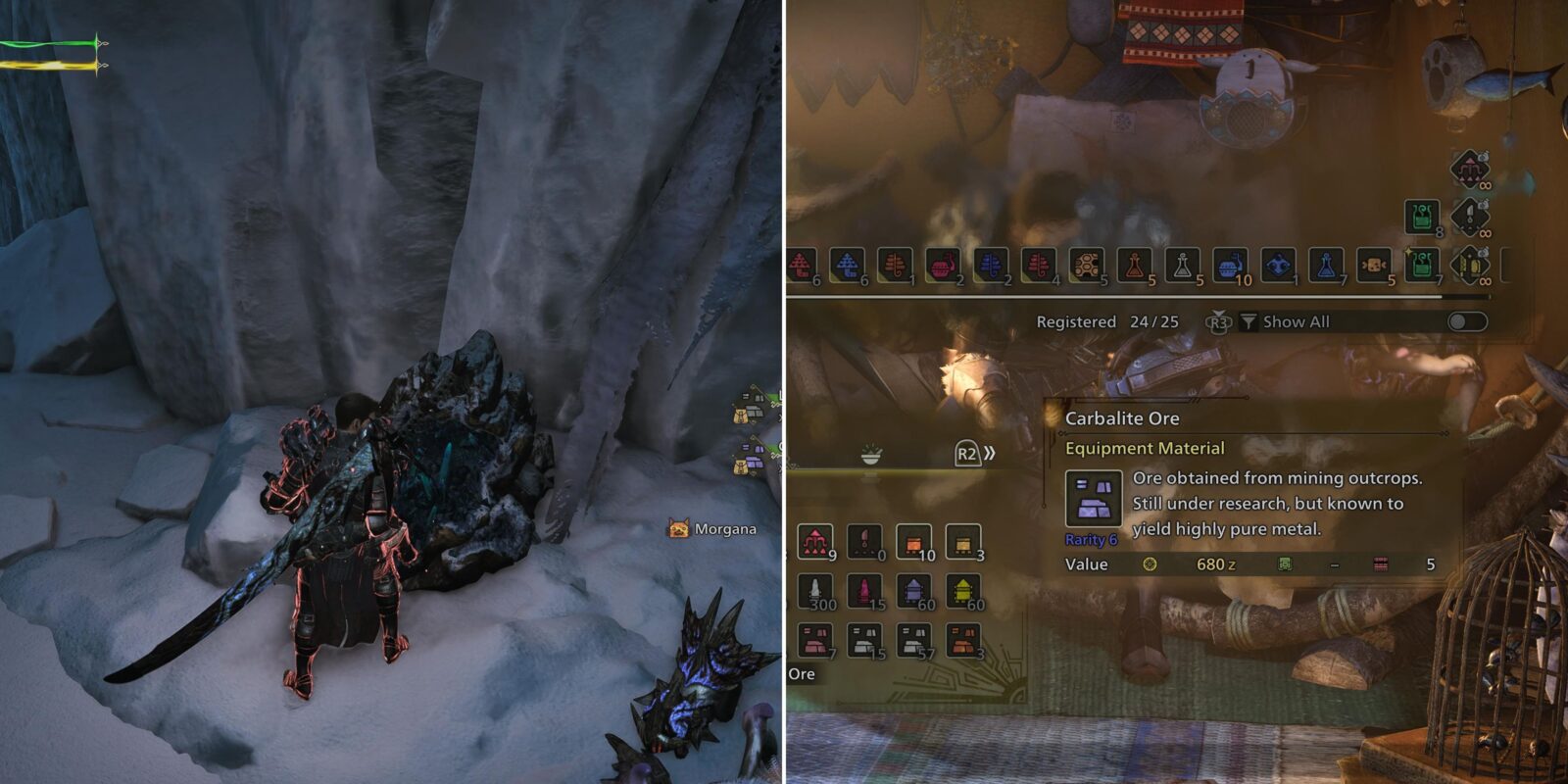This screenshot has height=784, width=1568.
Task: Pick the white ore slot with 57
Action: (x=913, y=640)
